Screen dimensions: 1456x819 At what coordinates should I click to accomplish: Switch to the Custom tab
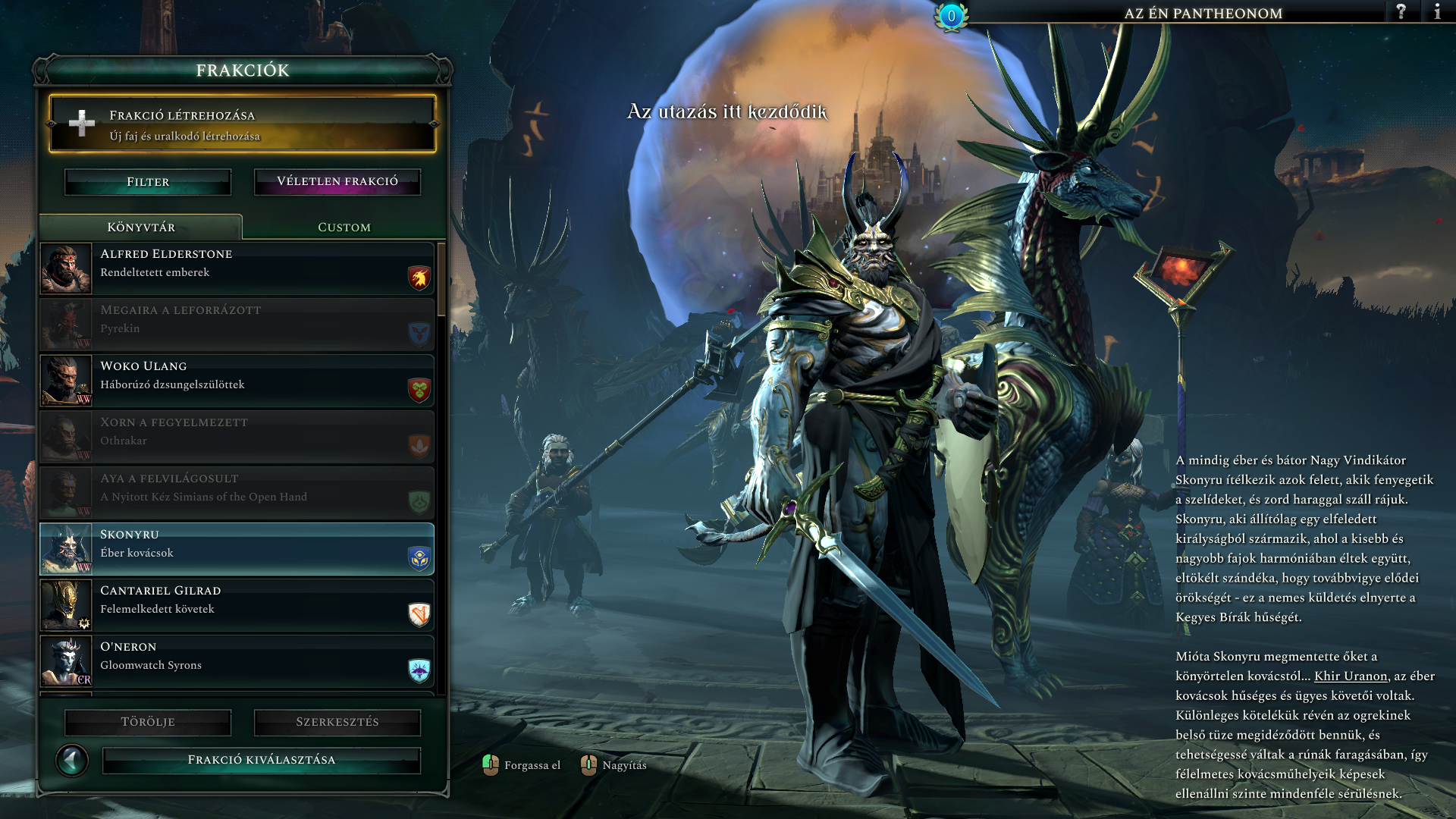pos(344,227)
